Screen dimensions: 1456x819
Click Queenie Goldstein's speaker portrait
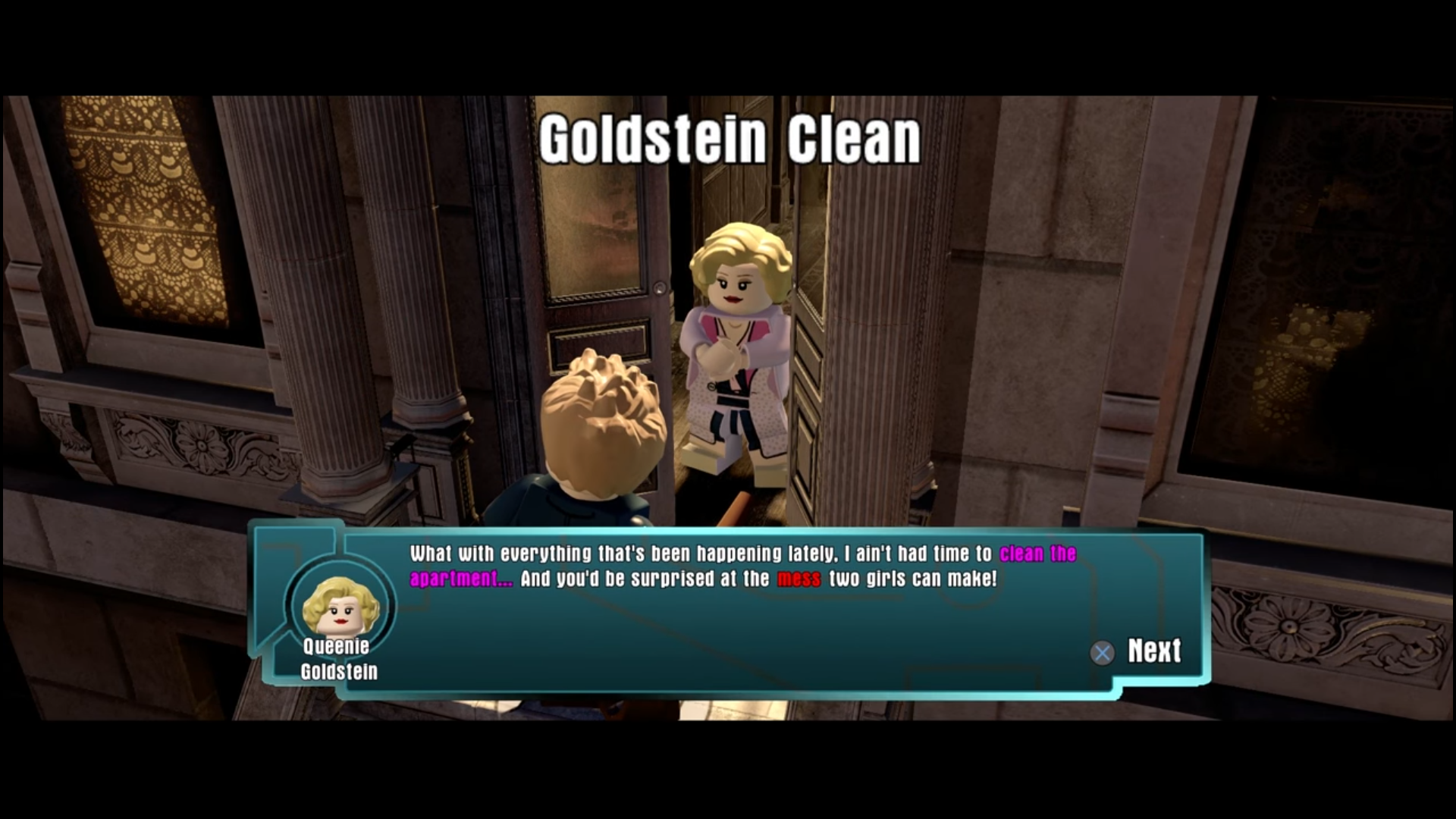(x=340, y=605)
